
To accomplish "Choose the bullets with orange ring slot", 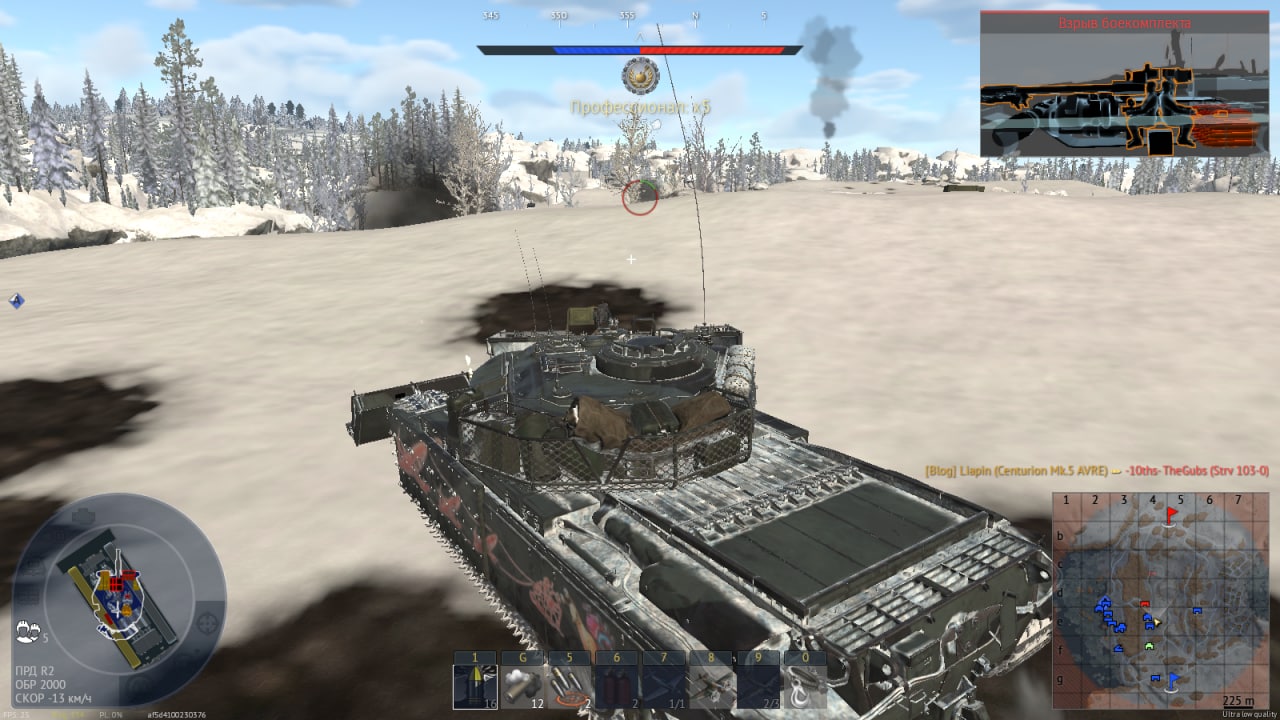I will (x=570, y=686).
